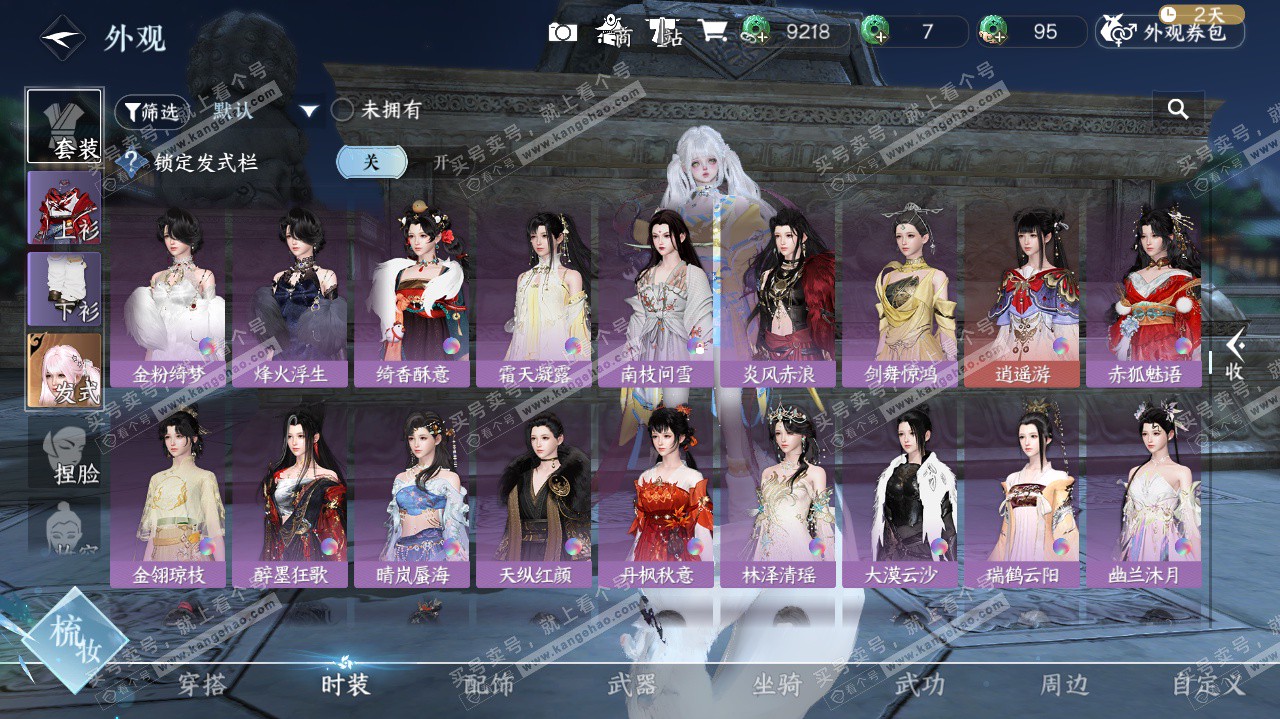Screen dimensions: 1280x719
Task: Select the 套装 category tab
Action: click(64, 126)
